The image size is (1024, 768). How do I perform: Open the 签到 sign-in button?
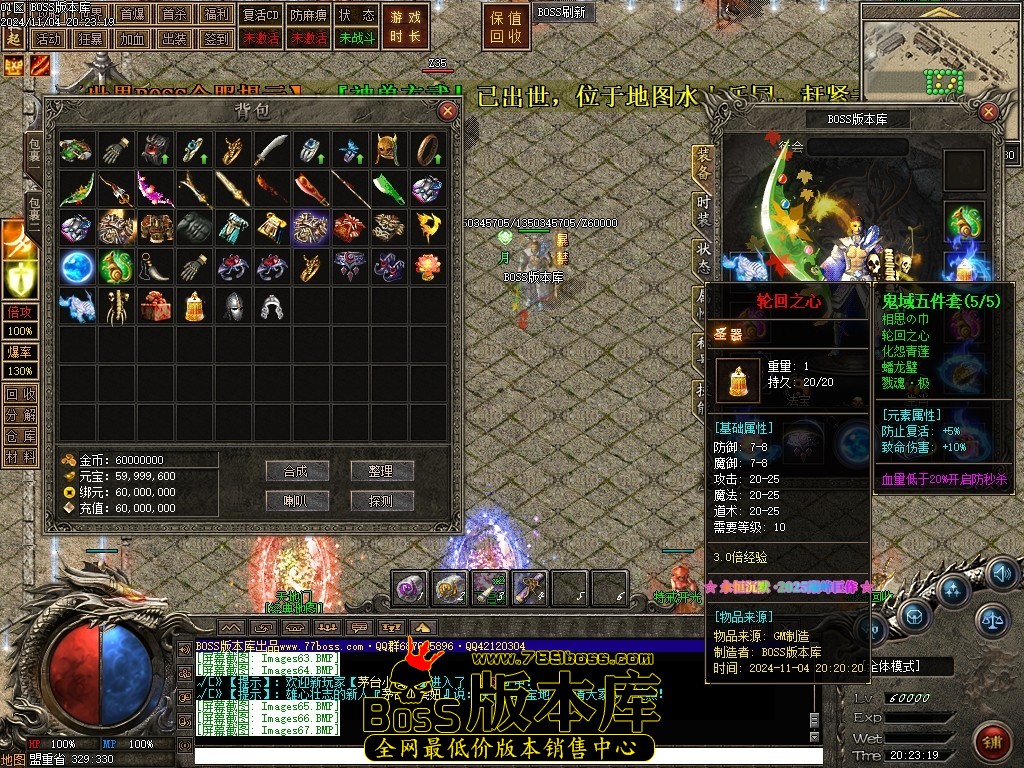coord(215,39)
